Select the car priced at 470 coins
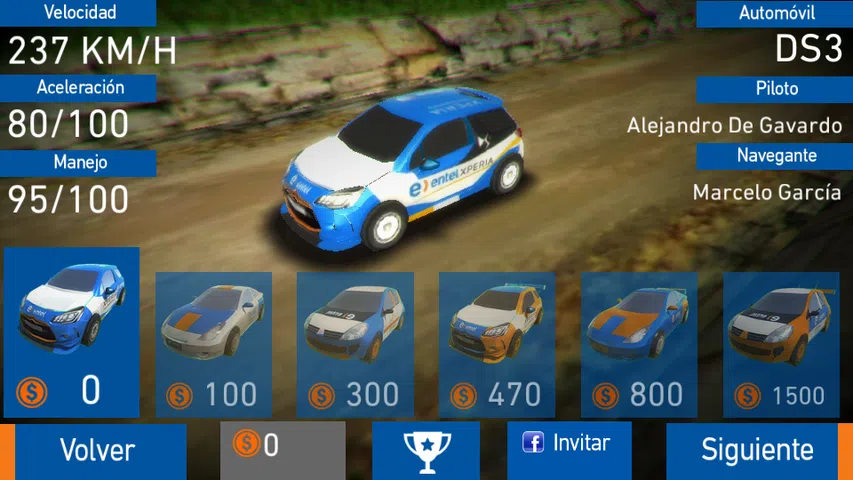This screenshot has width=853, height=480. [x=498, y=344]
